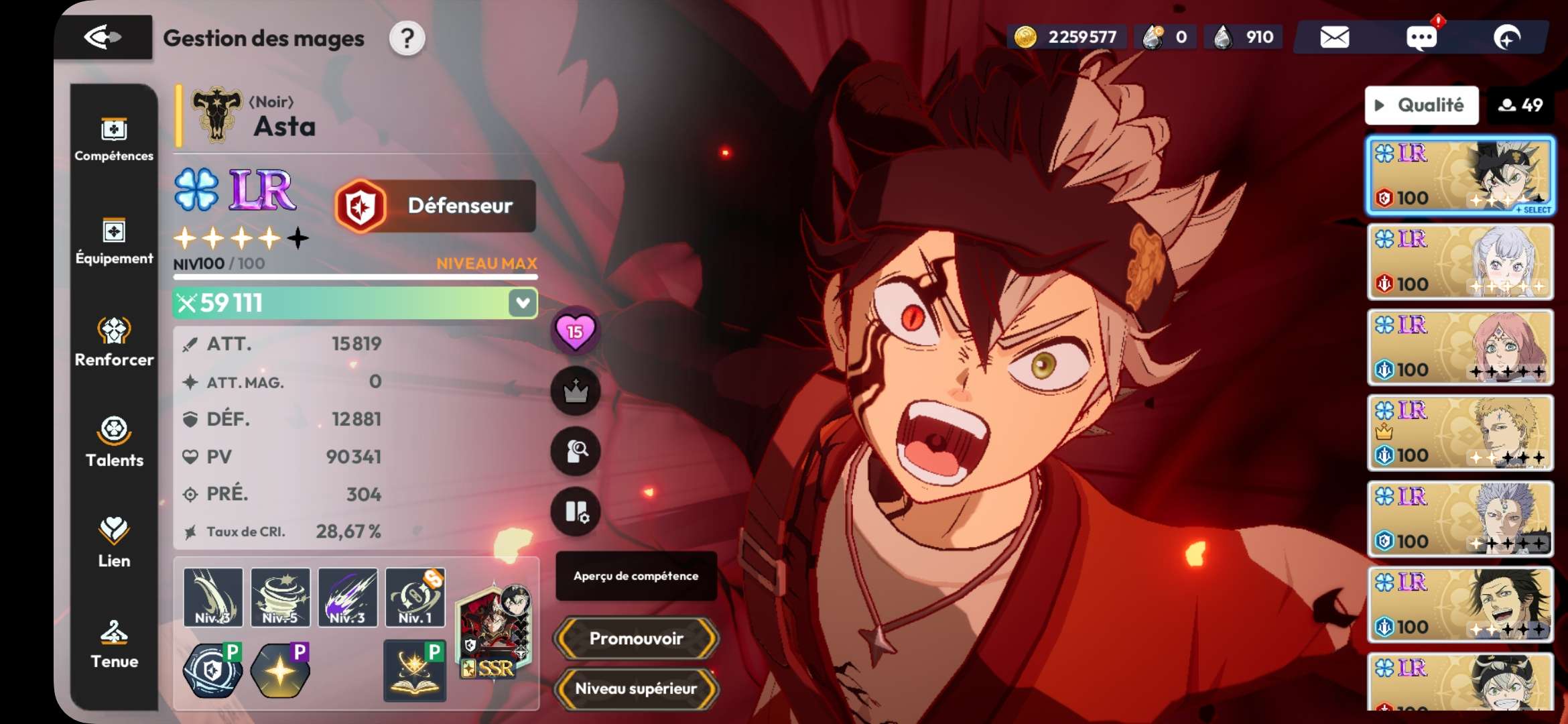Toggle the Qualité sort button
Screen dimensions: 1568x724
pos(1421,105)
